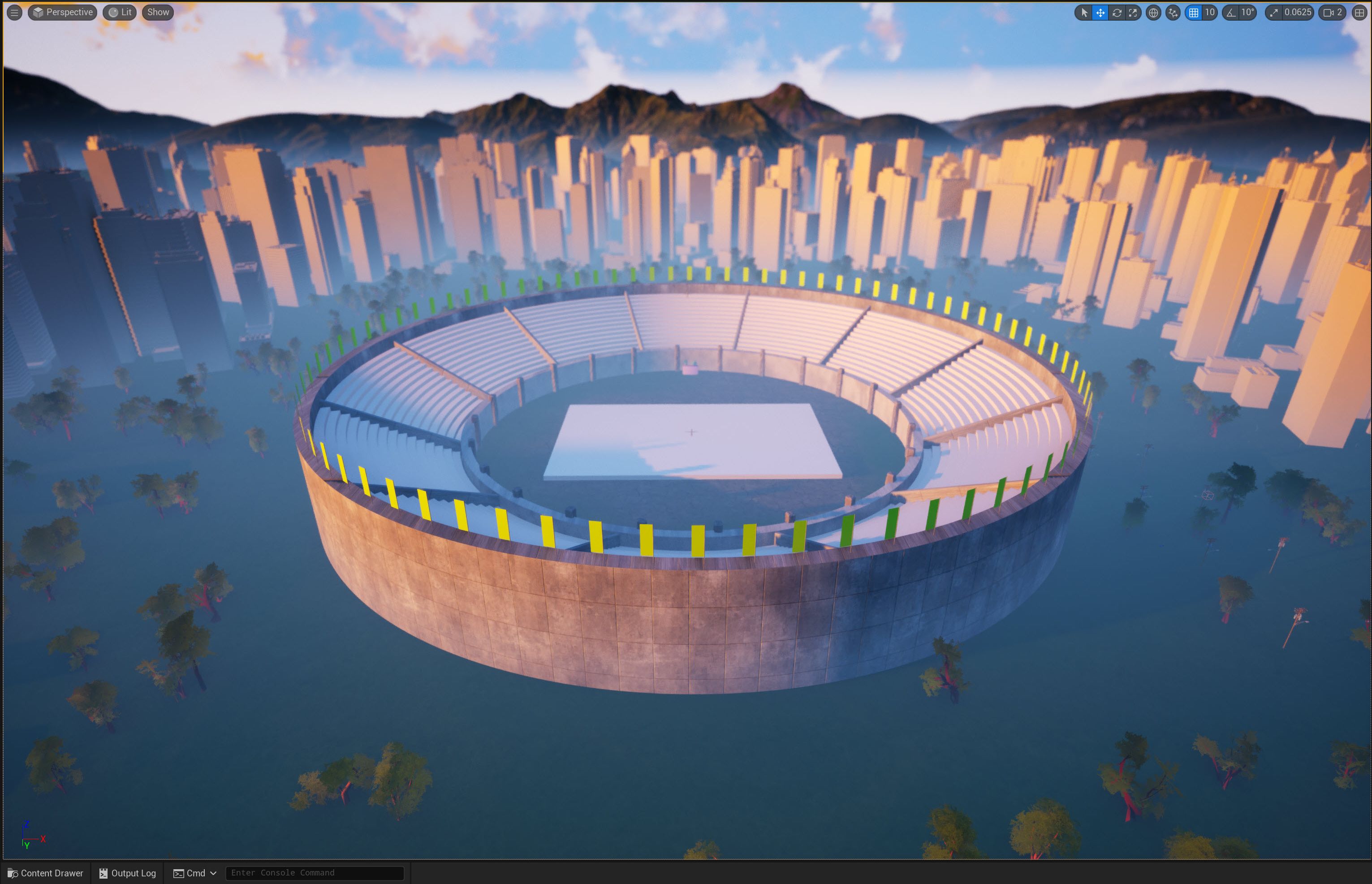1372x884 pixels.
Task: Select the scale gizmo tool
Action: point(1133,12)
